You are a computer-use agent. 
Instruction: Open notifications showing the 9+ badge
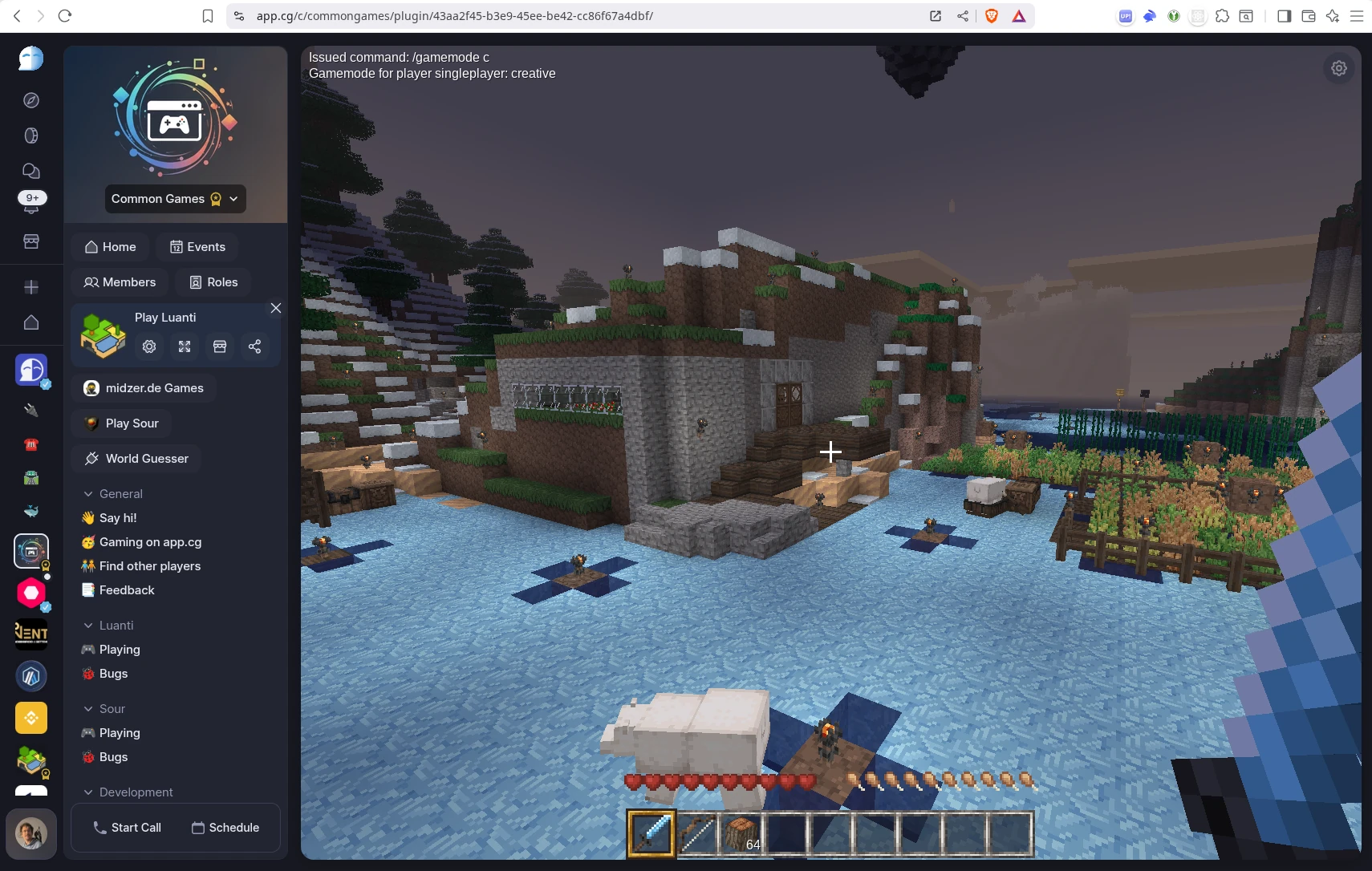[x=30, y=201]
